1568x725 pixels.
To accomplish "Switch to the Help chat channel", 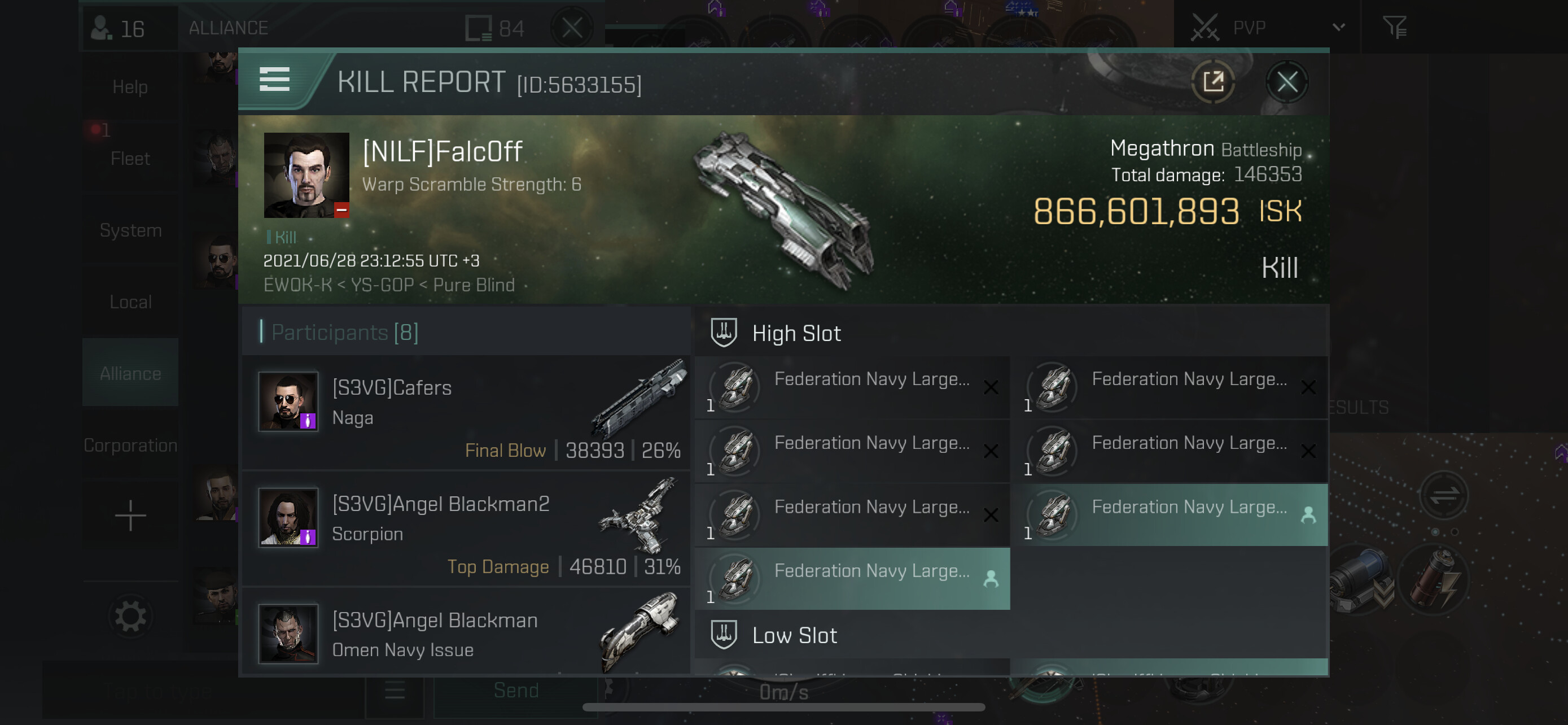I will [x=130, y=87].
